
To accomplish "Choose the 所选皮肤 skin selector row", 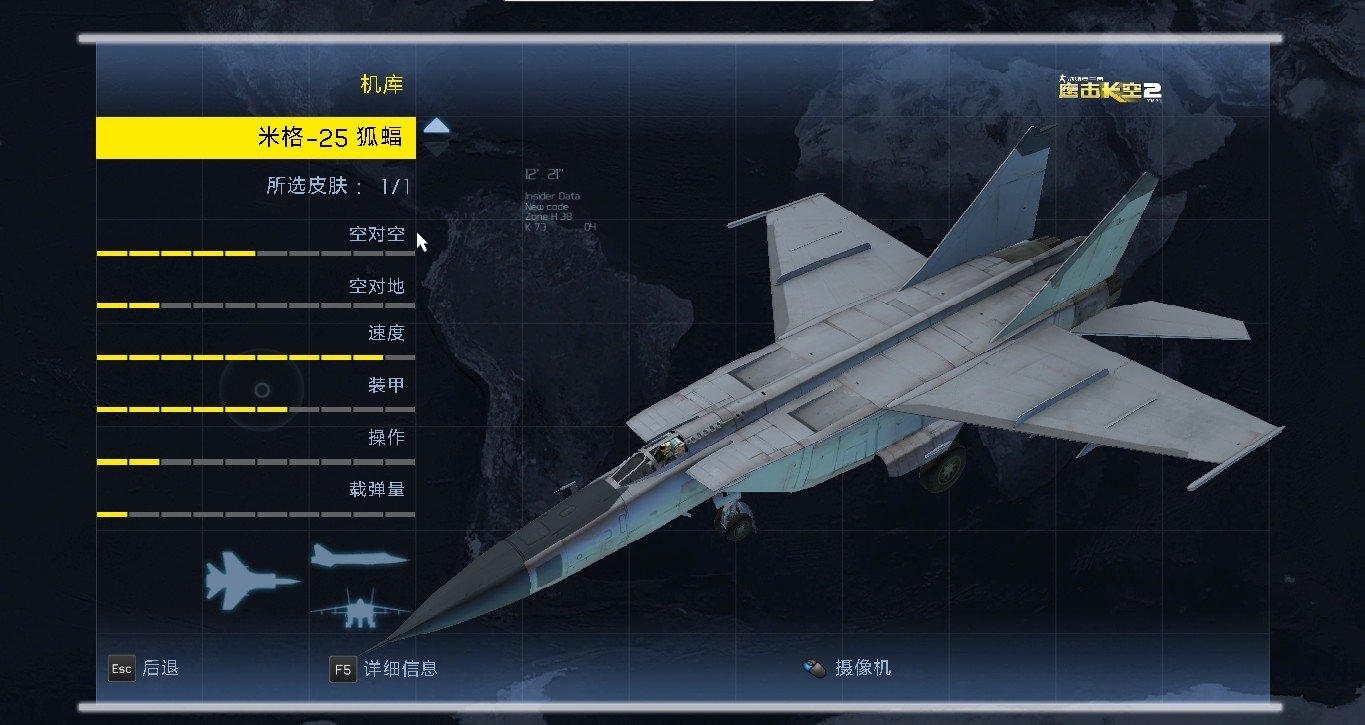I will click(x=338, y=186).
